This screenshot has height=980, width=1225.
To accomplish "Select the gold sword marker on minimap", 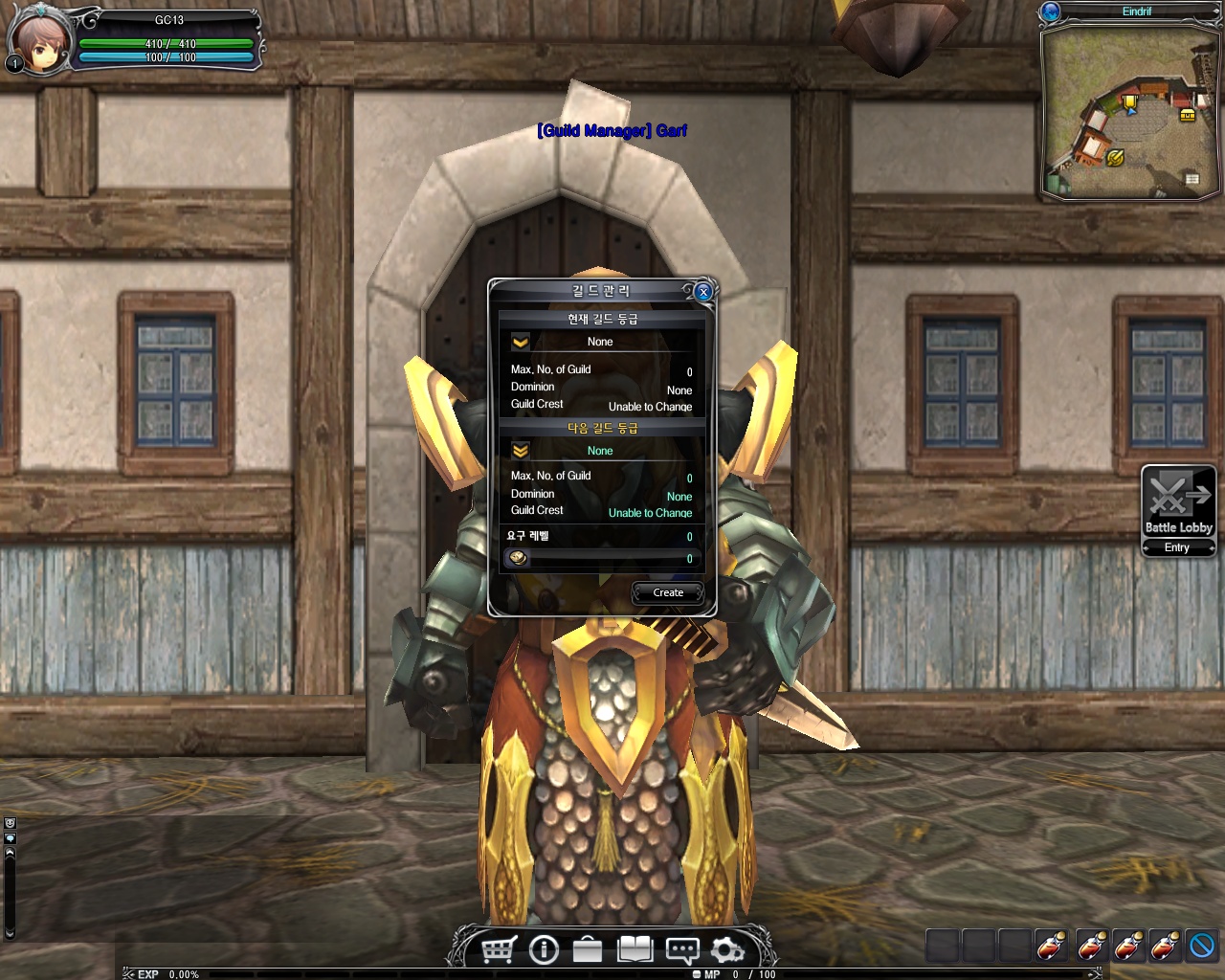I will click(1115, 158).
